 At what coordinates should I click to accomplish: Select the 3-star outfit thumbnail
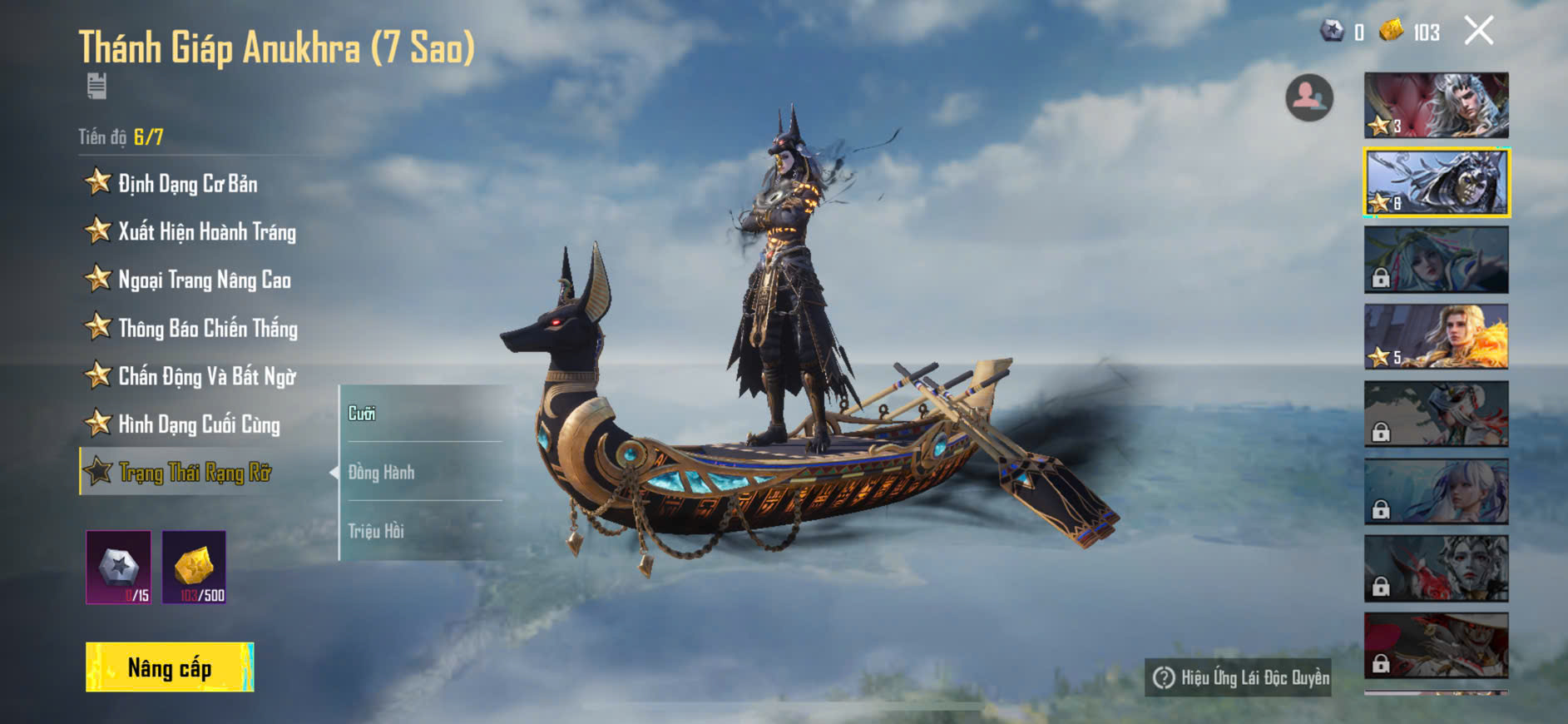[x=1436, y=106]
